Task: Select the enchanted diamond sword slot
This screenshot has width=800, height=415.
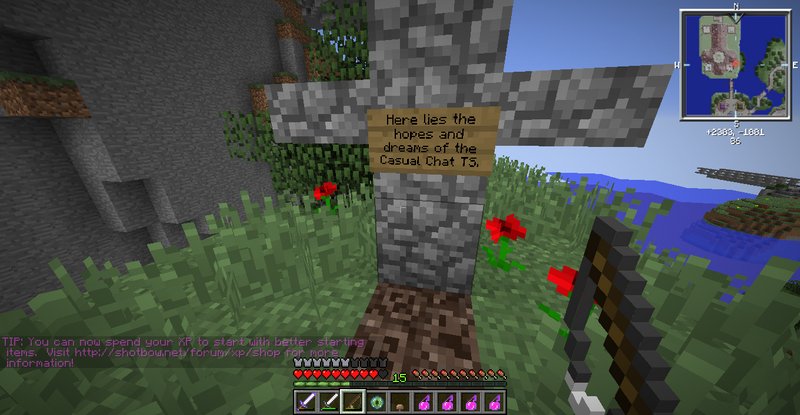Action: pos(305,401)
